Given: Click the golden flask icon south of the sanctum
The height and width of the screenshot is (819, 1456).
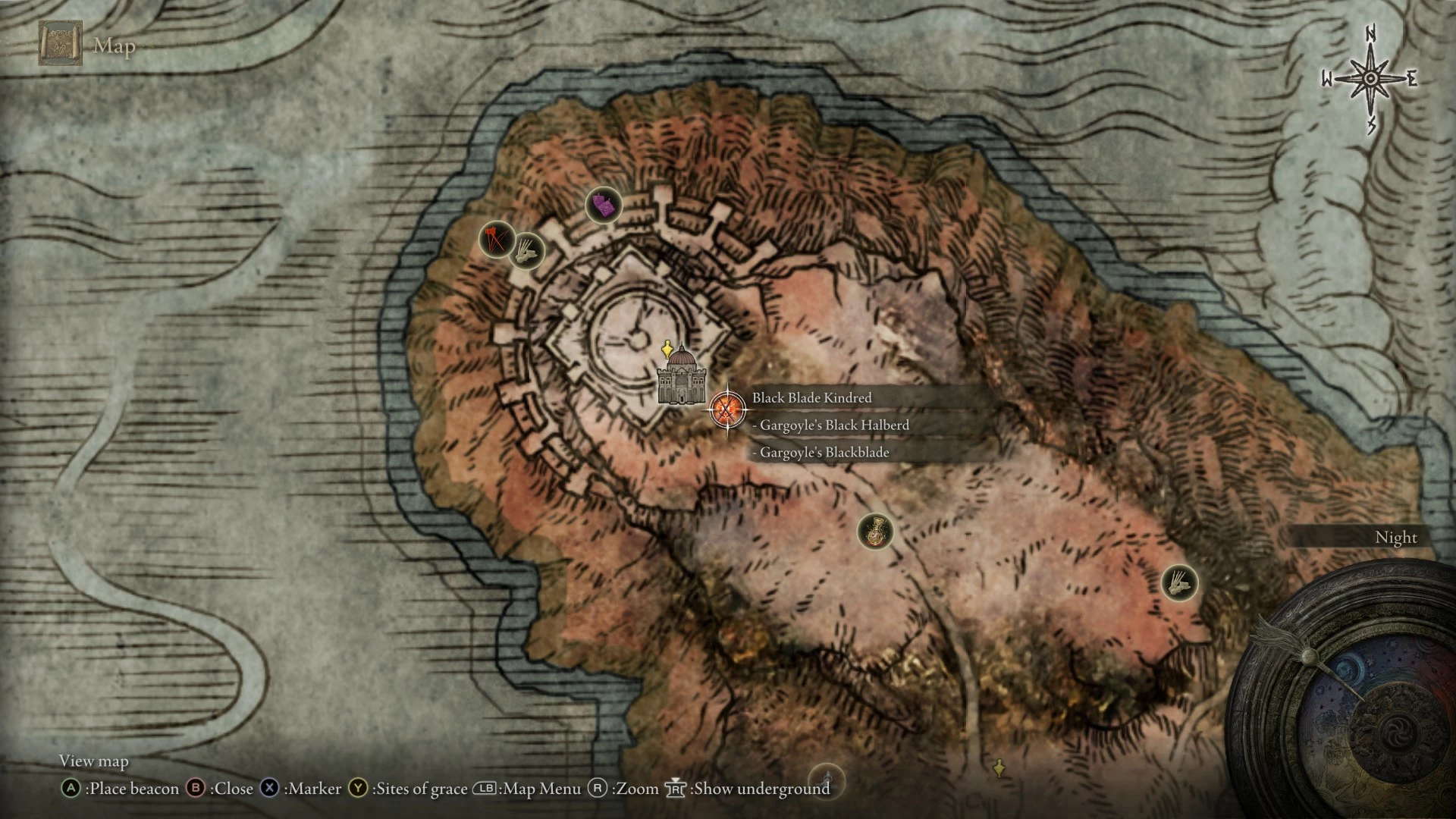Looking at the screenshot, I should 875,532.
